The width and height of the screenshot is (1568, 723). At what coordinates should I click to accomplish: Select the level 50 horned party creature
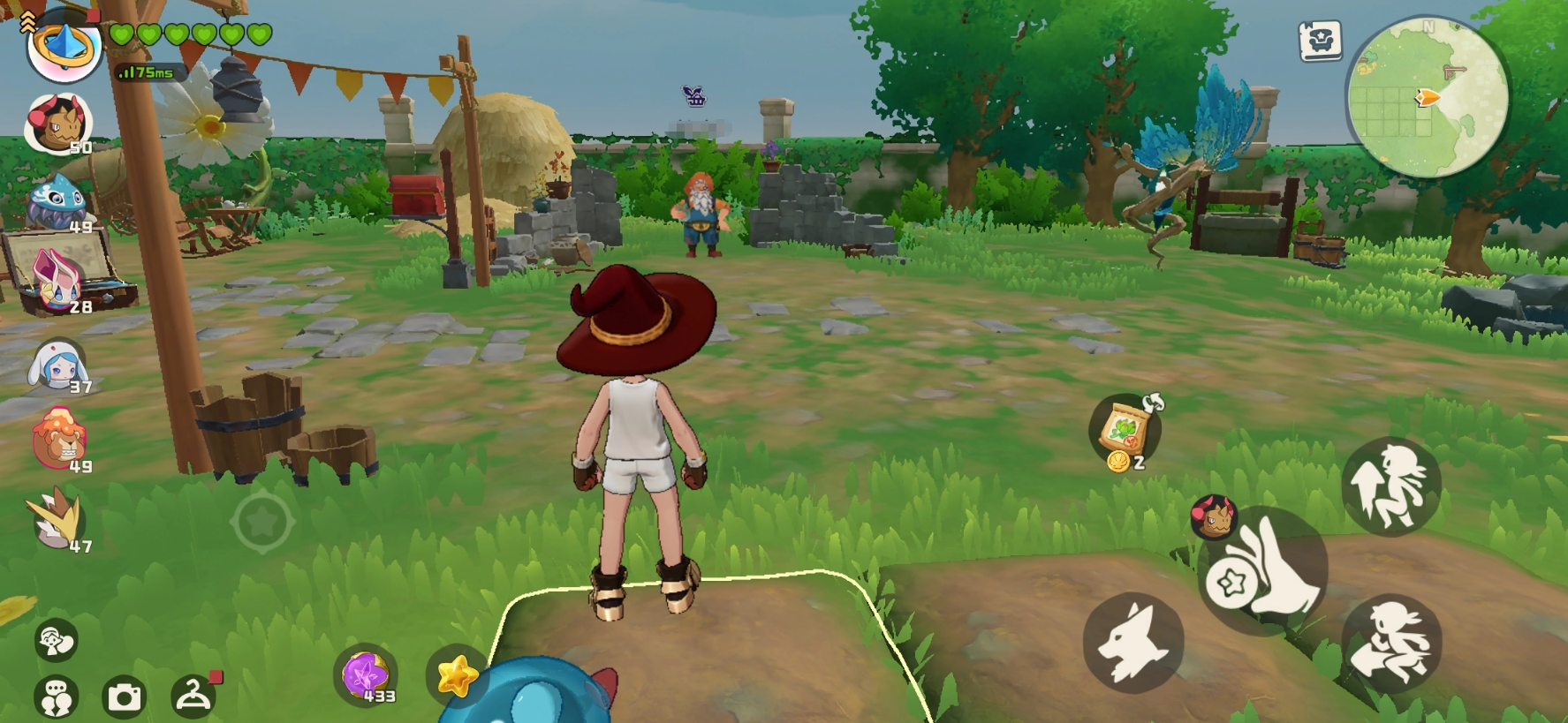point(57,124)
